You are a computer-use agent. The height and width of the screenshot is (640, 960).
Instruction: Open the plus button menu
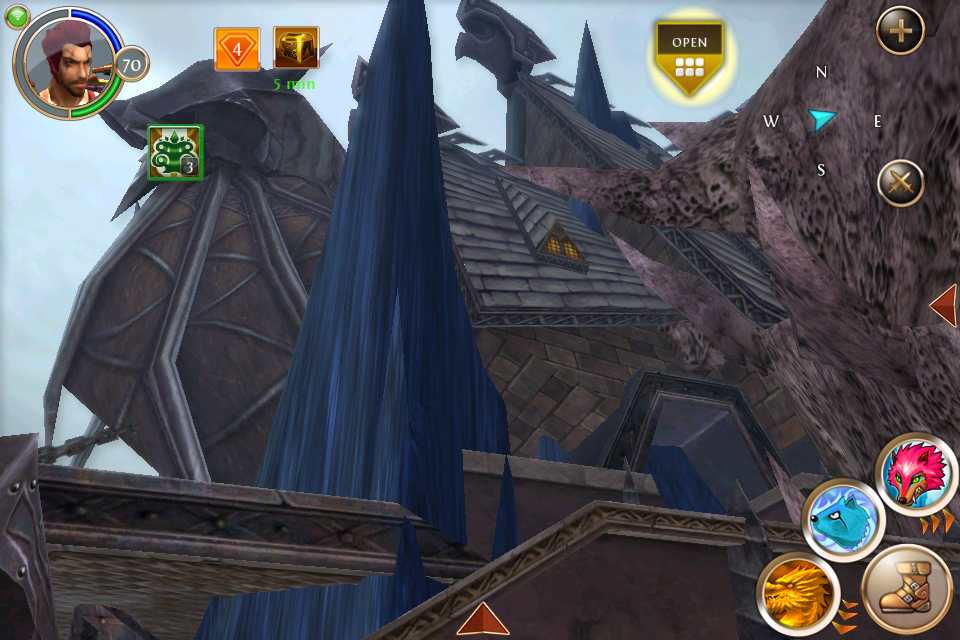[900, 31]
